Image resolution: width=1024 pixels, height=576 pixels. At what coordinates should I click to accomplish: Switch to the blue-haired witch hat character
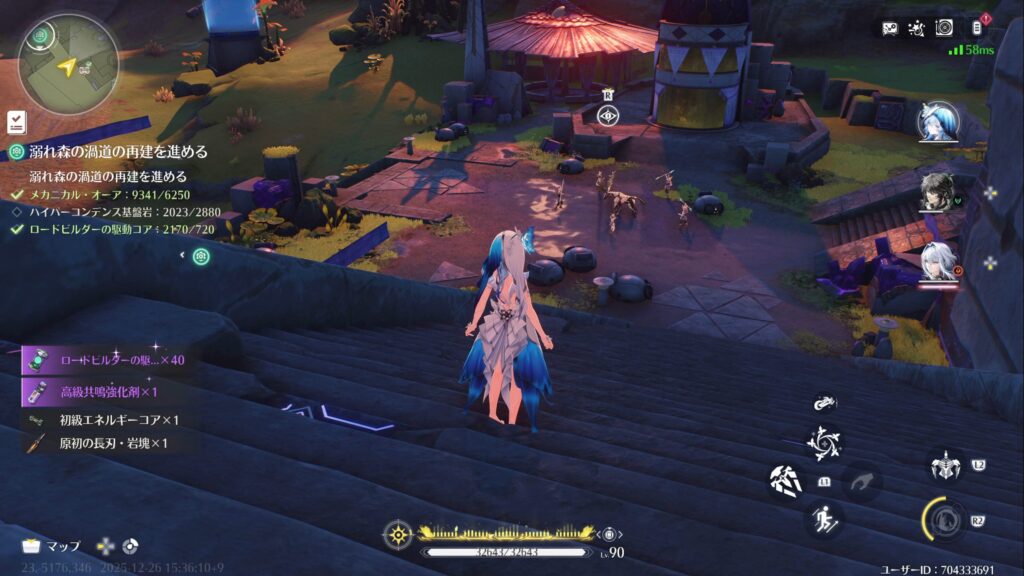tap(938, 122)
